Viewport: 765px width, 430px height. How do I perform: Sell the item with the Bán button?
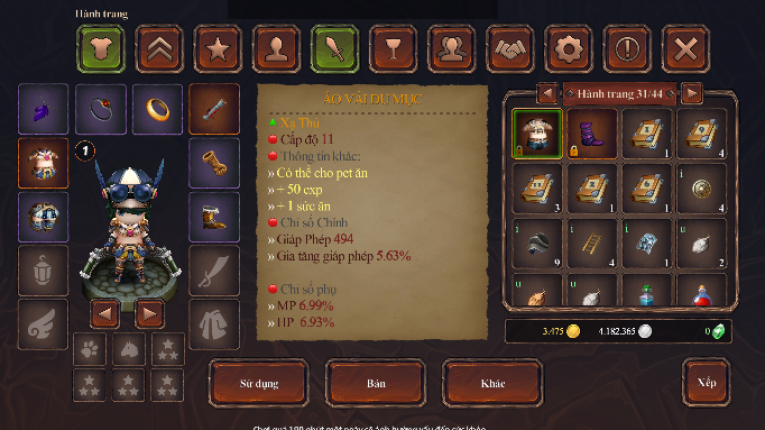pos(376,384)
